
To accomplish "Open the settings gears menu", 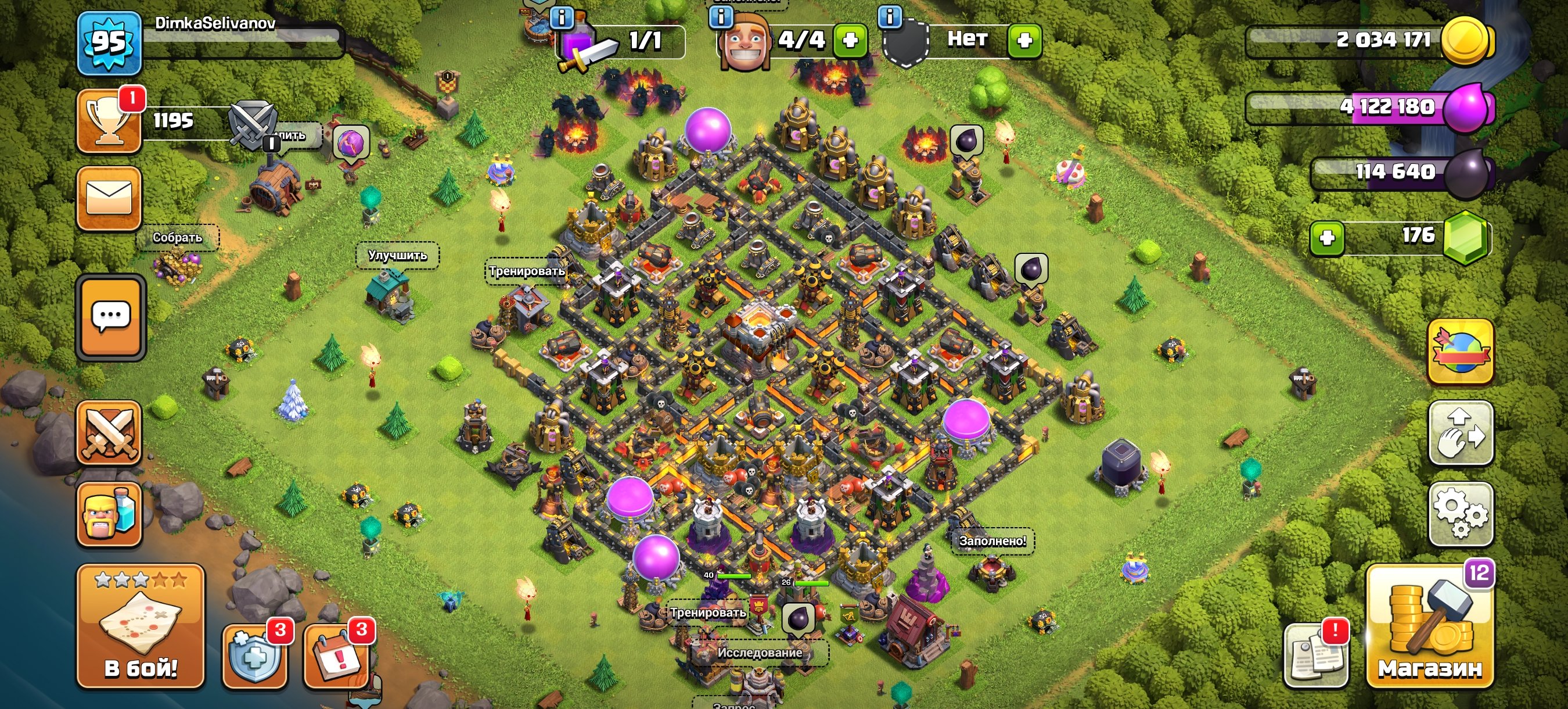I will [1460, 515].
